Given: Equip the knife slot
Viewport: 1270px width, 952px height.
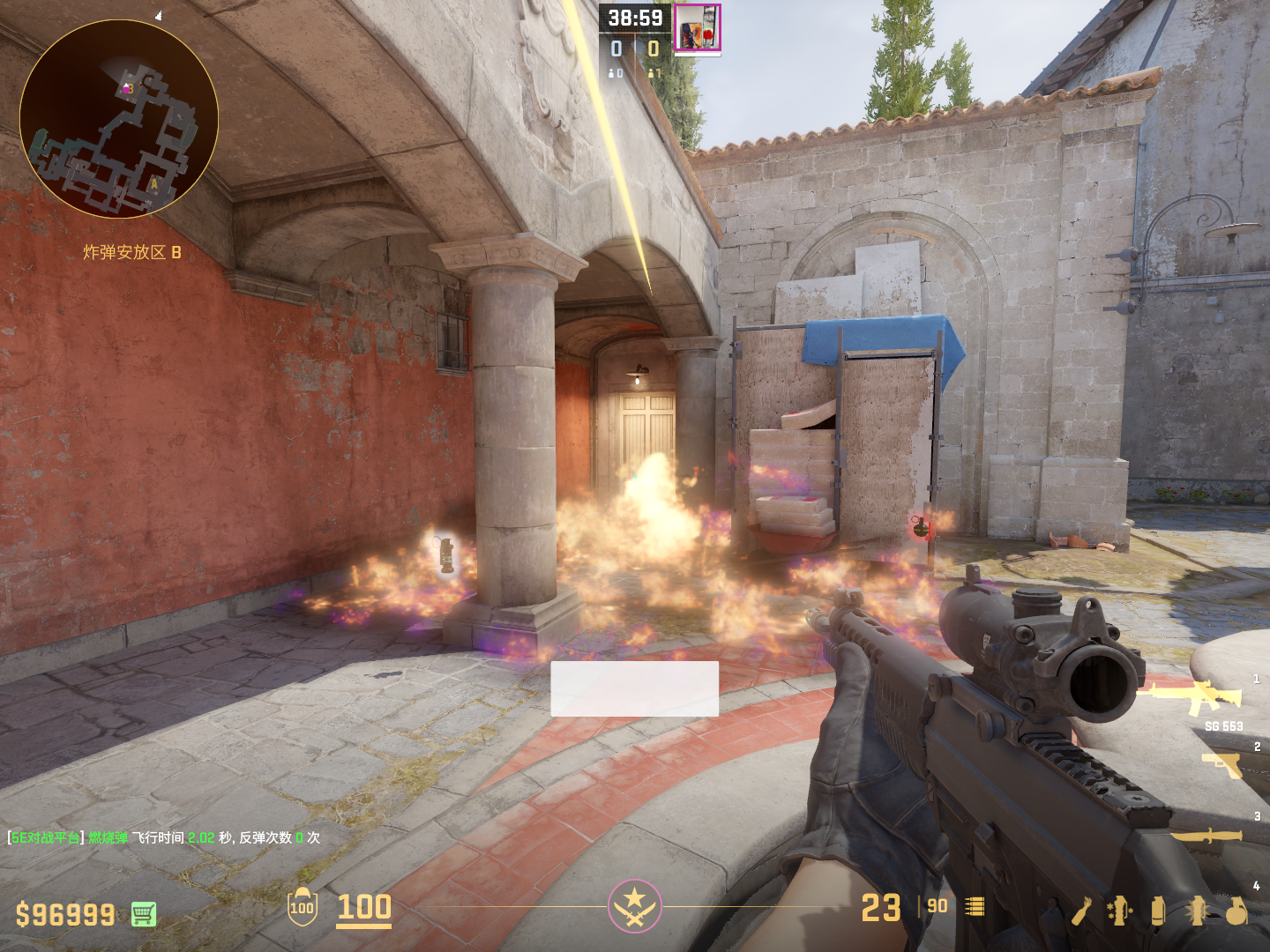Looking at the screenshot, I should [x=1206, y=835].
